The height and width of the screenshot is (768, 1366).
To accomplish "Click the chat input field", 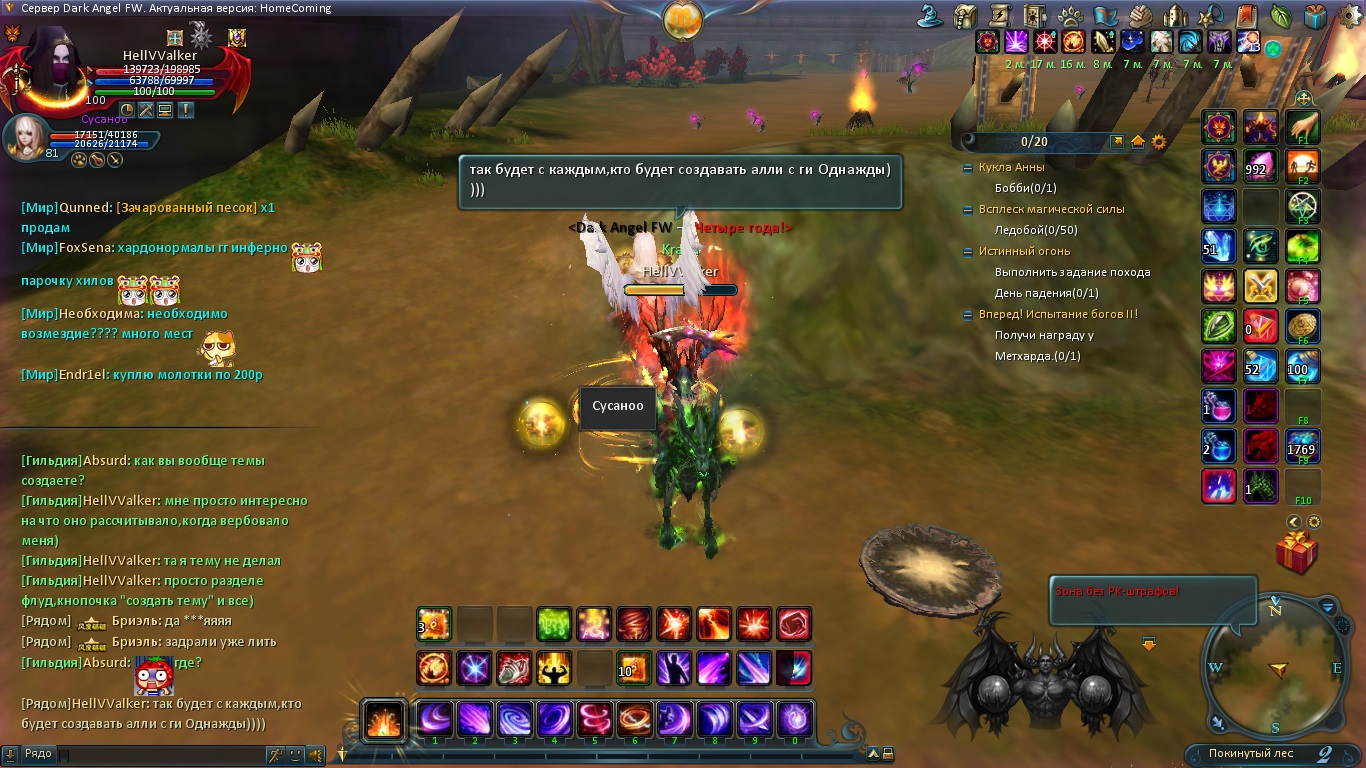I will point(160,754).
